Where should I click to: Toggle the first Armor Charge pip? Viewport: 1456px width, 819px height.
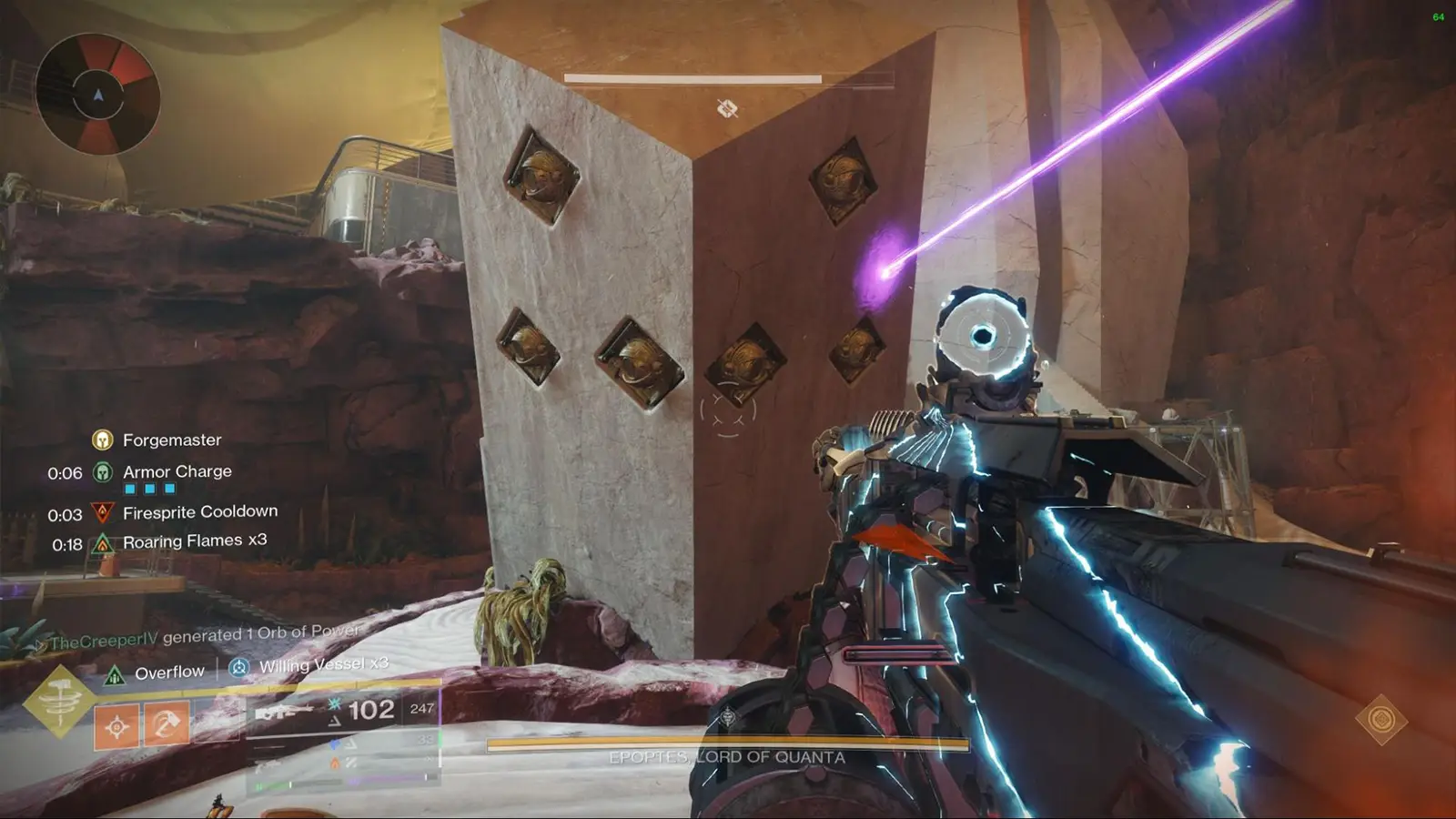pos(129,489)
